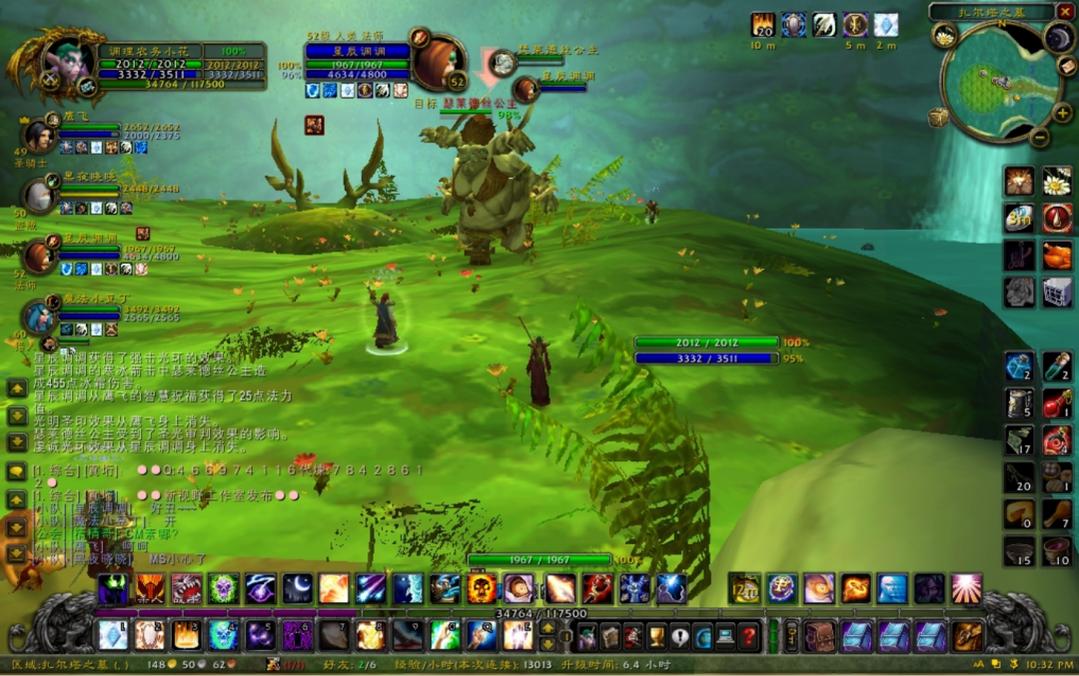Click the white diamond buff icon
This screenshot has width=1079, height=676.
[886, 25]
